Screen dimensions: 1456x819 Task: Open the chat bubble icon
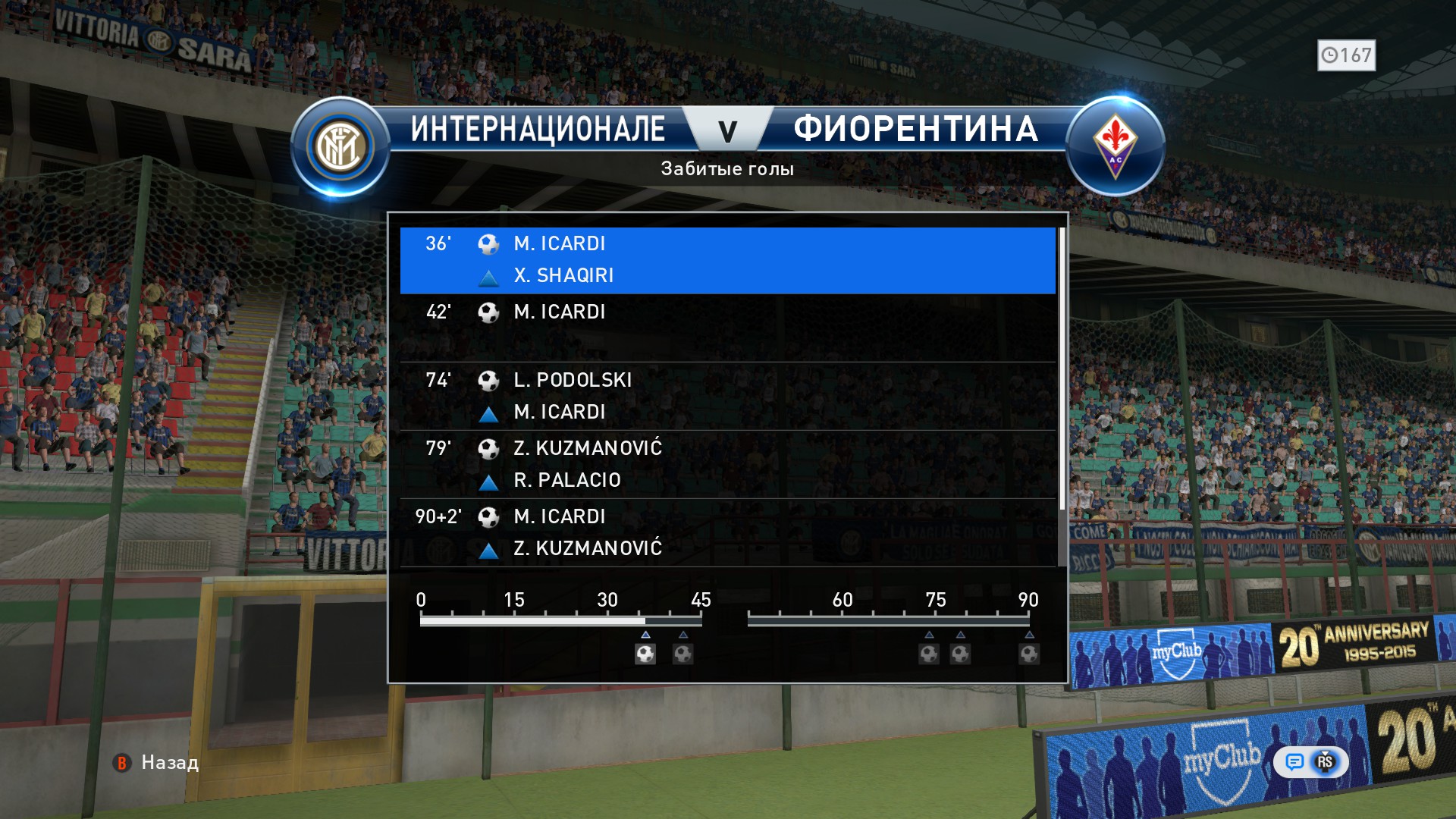1294,762
